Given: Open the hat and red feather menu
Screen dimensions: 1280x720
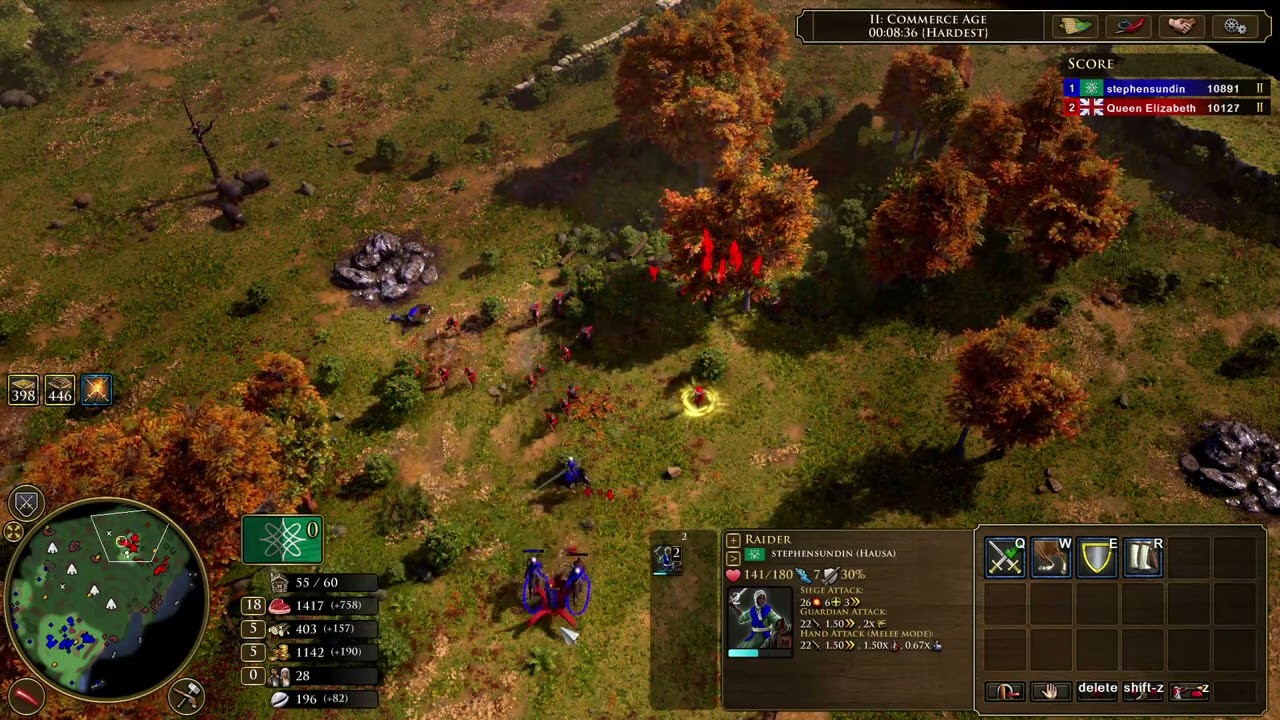Looking at the screenshot, I should click(1129, 26).
